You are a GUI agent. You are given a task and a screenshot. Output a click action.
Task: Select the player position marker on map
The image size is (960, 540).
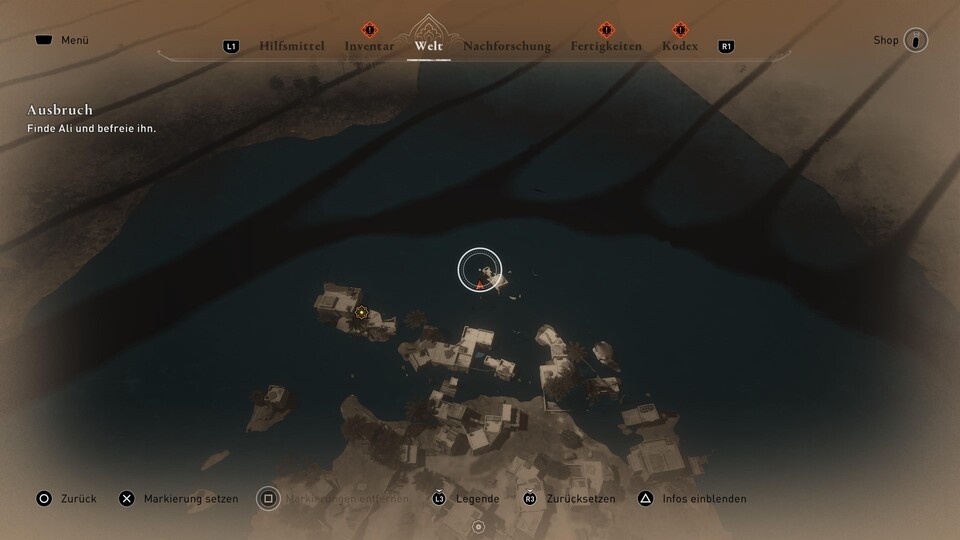click(480, 284)
